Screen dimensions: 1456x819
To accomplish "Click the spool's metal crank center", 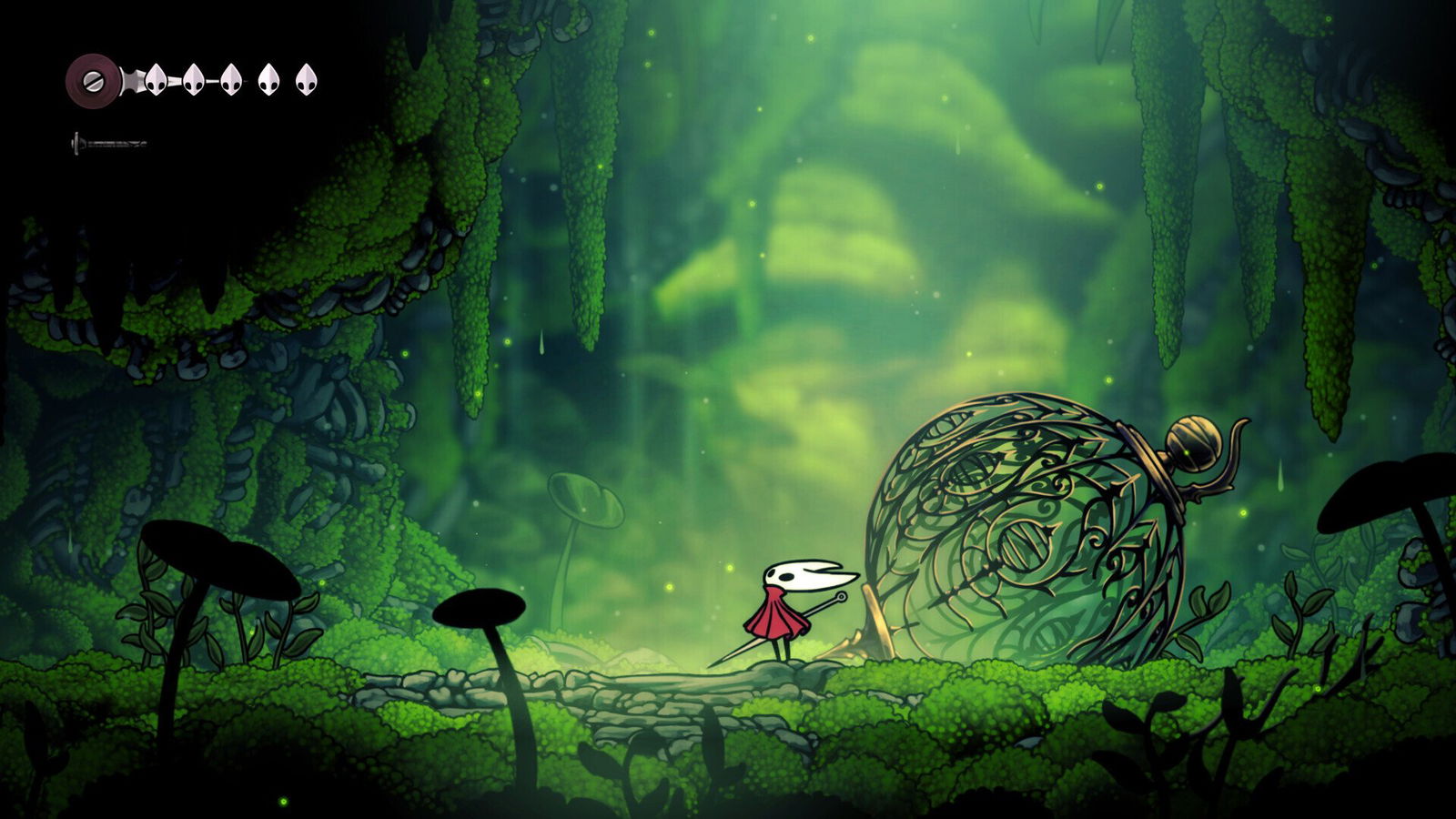I will [93, 80].
